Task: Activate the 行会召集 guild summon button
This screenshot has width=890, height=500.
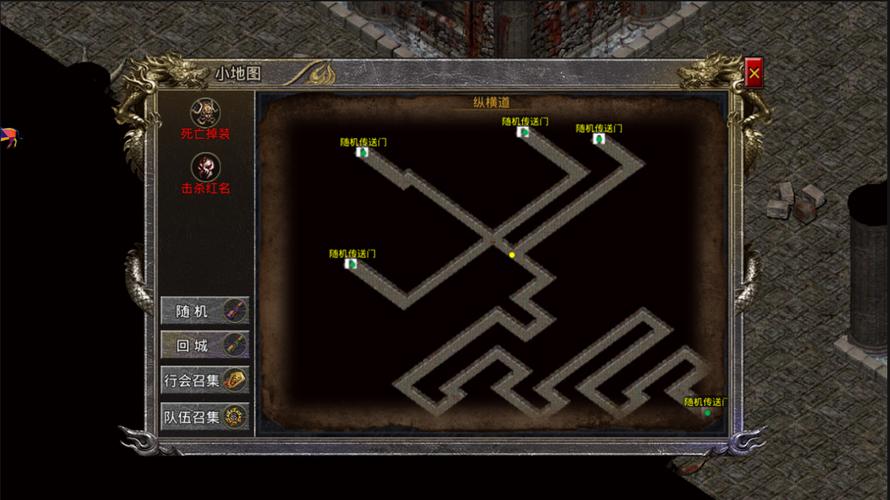Action: pyautogui.click(x=205, y=380)
